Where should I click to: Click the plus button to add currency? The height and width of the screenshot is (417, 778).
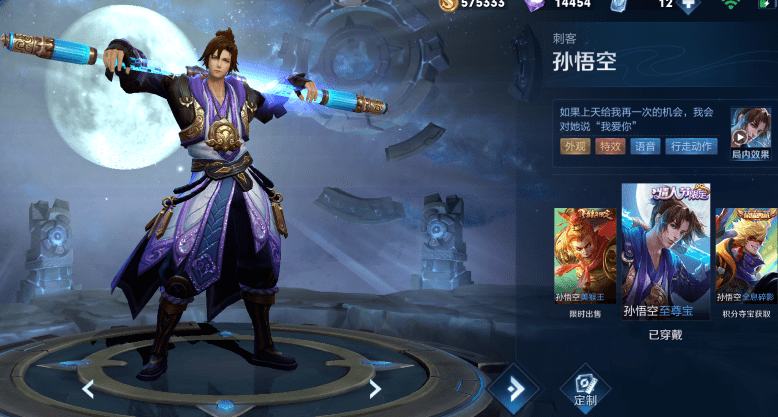coord(687,5)
